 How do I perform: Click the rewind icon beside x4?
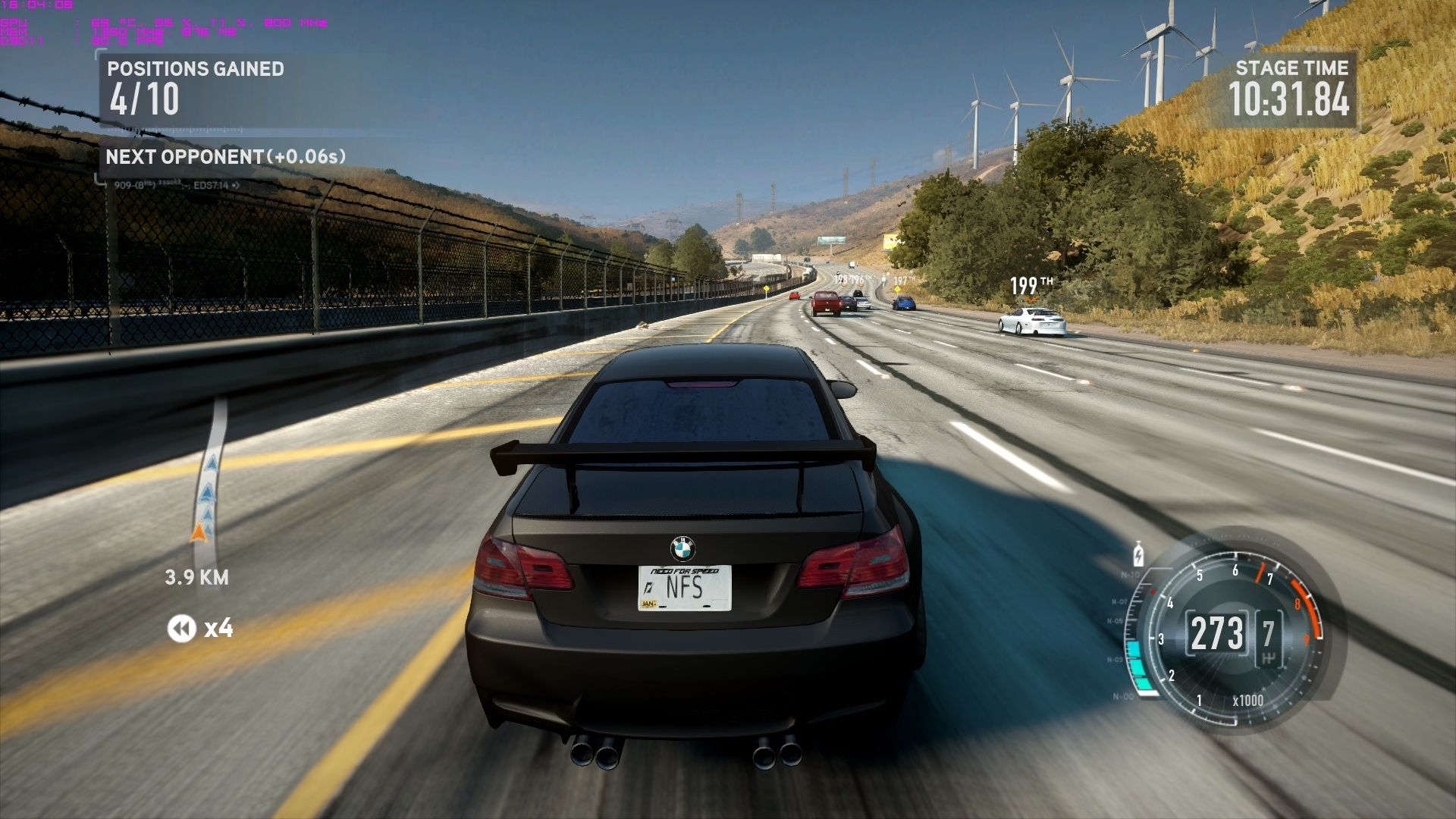181,629
